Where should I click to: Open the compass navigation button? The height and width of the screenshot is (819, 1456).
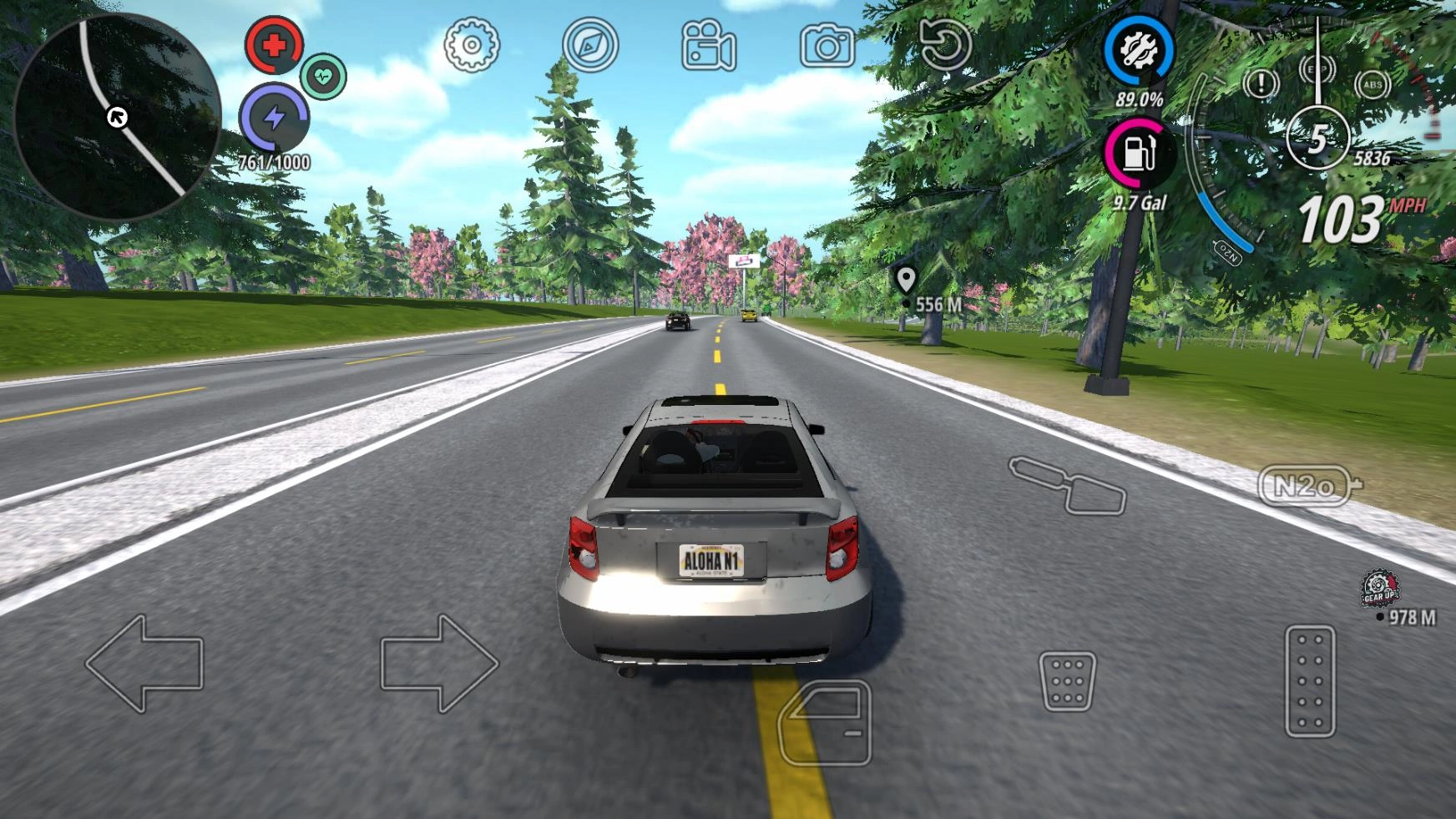point(590,45)
